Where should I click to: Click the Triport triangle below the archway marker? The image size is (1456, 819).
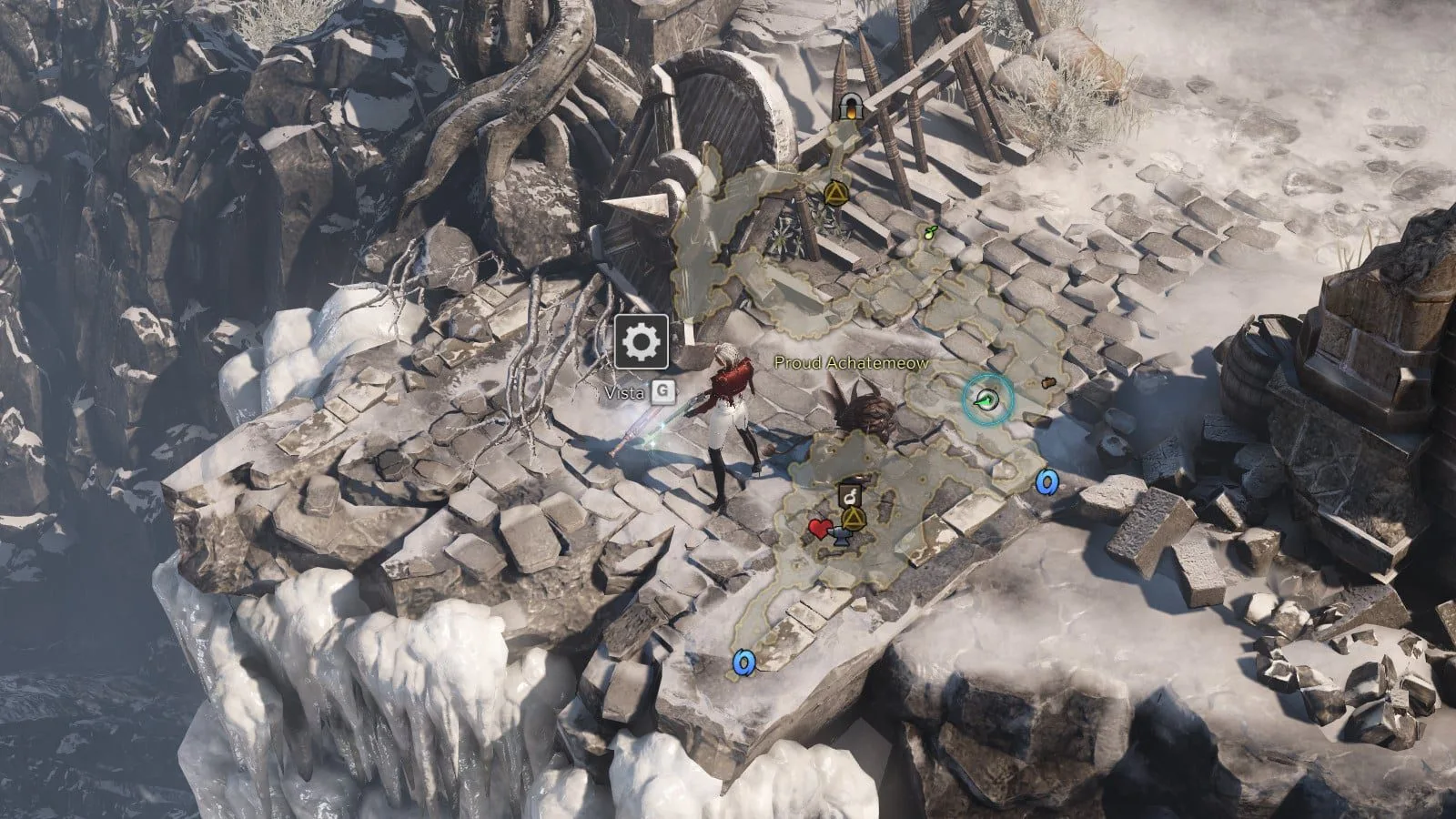pyautogui.click(x=835, y=193)
